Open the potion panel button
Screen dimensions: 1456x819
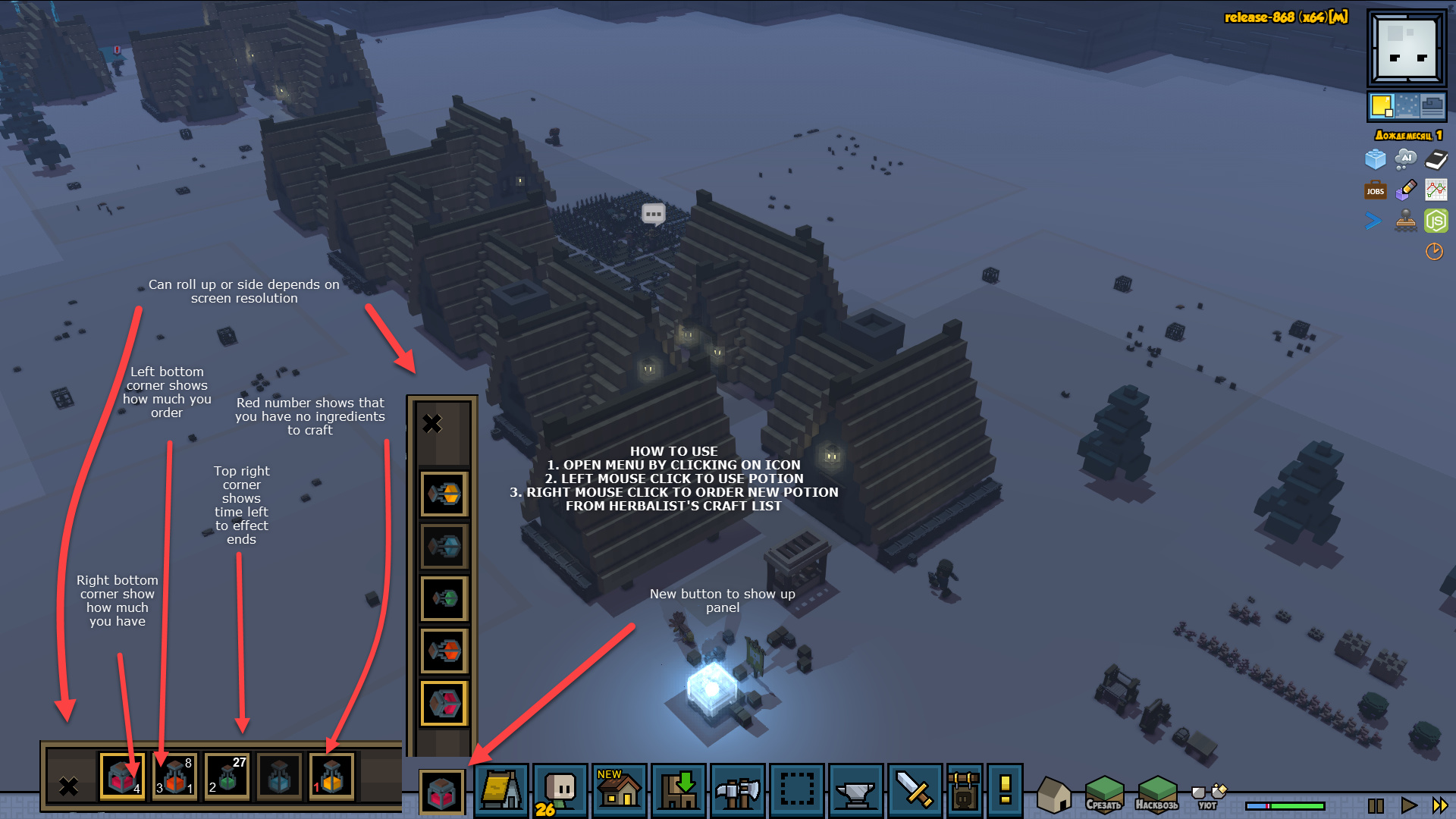pos(442,792)
